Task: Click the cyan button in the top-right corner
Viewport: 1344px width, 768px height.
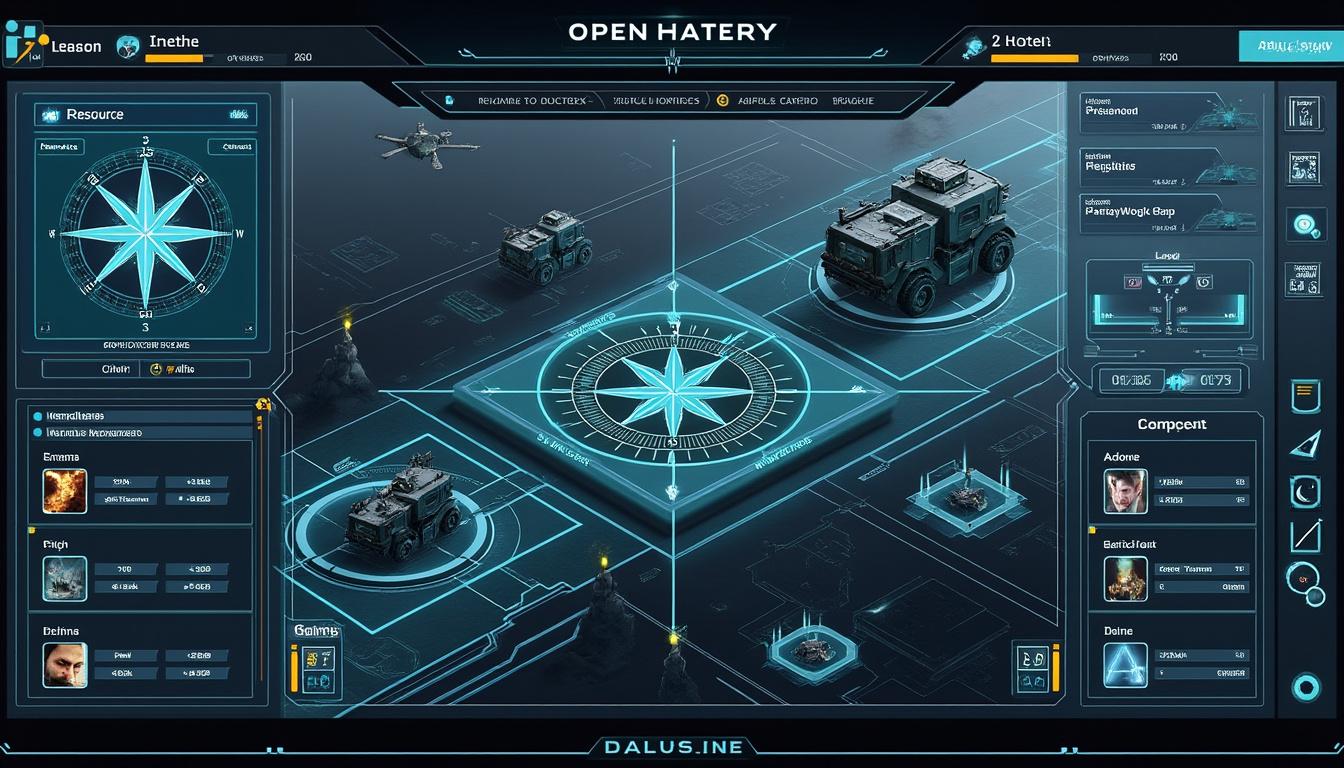Action: tap(1288, 45)
